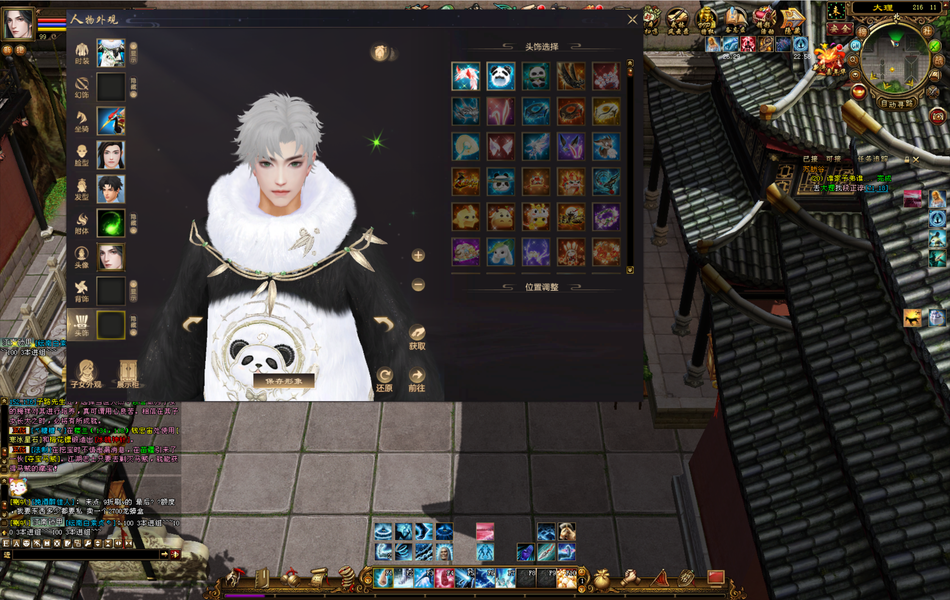Choose the 脸型 face shape slot
The image size is (950, 600).
click(111, 155)
